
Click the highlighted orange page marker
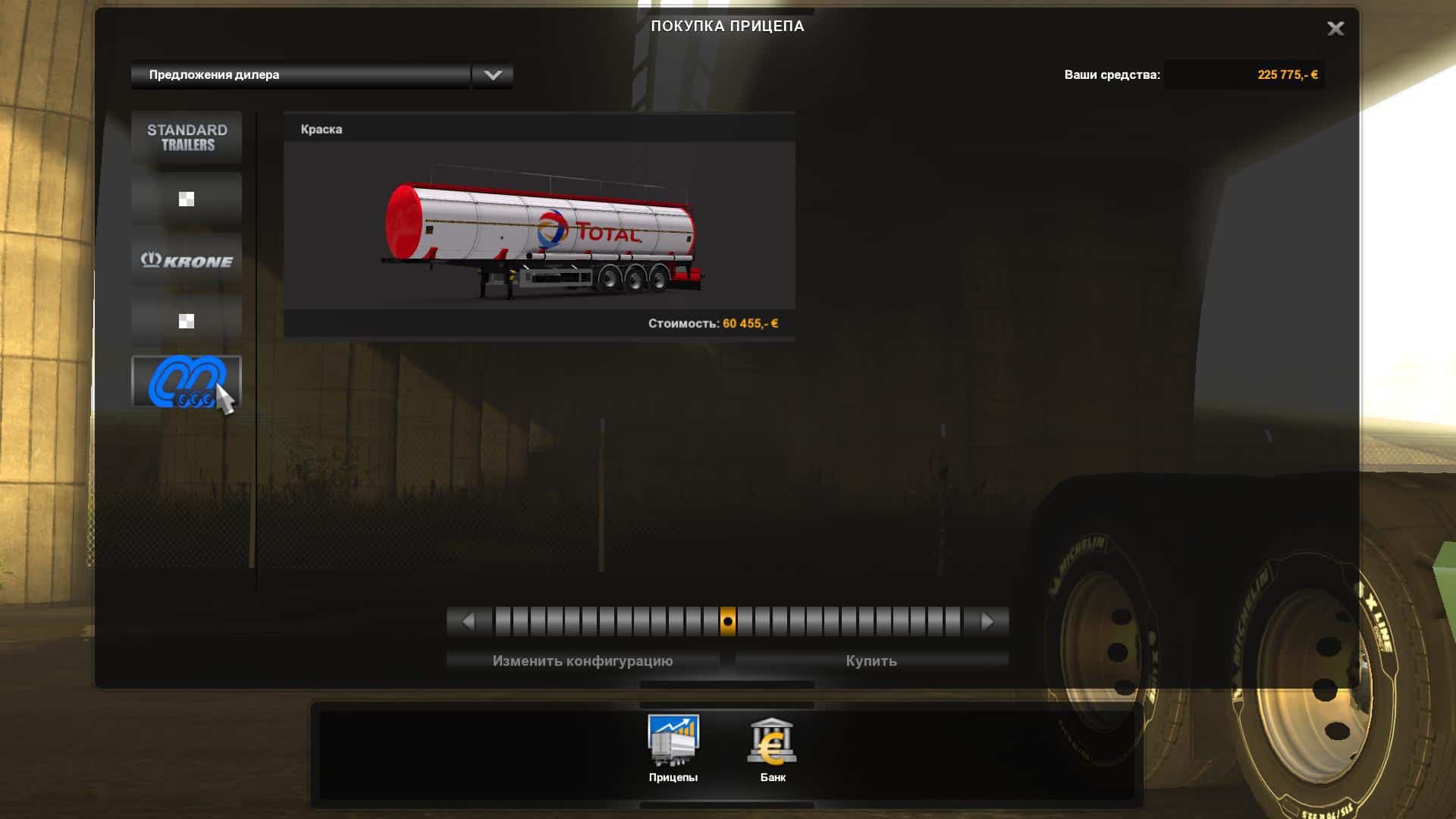(727, 622)
